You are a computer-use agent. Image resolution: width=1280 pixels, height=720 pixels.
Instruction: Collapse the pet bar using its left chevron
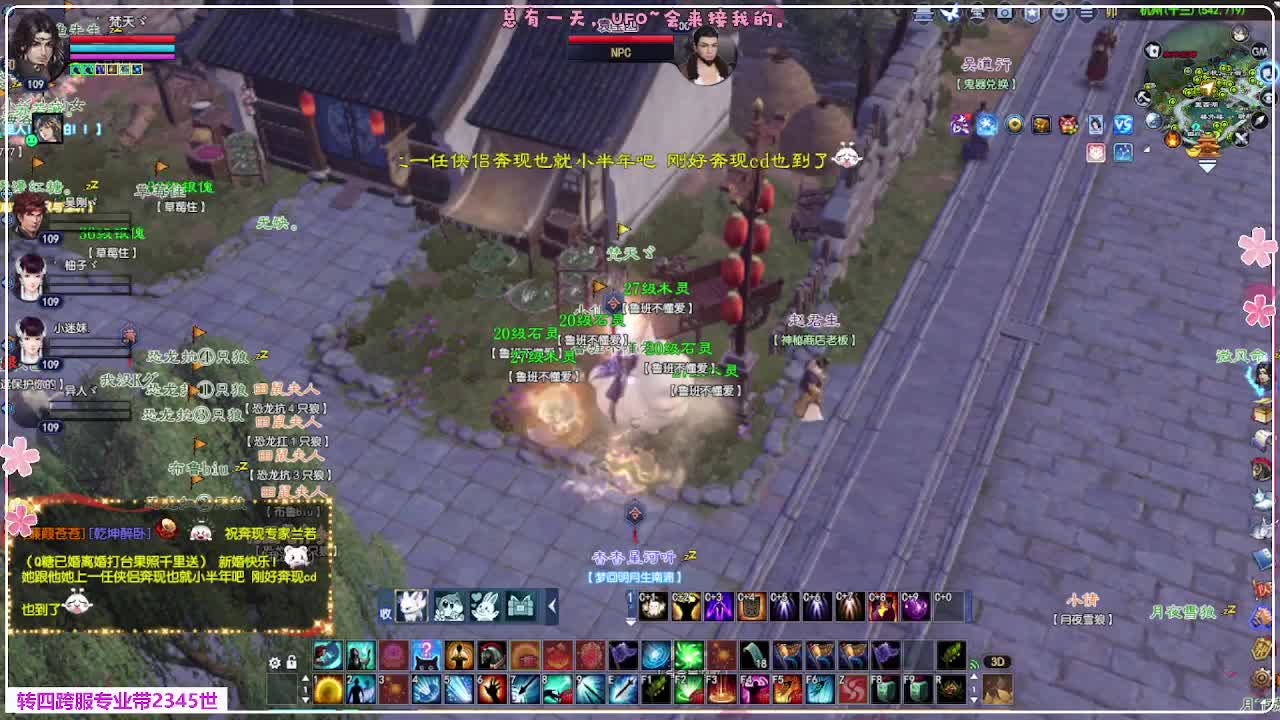[552, 605]
